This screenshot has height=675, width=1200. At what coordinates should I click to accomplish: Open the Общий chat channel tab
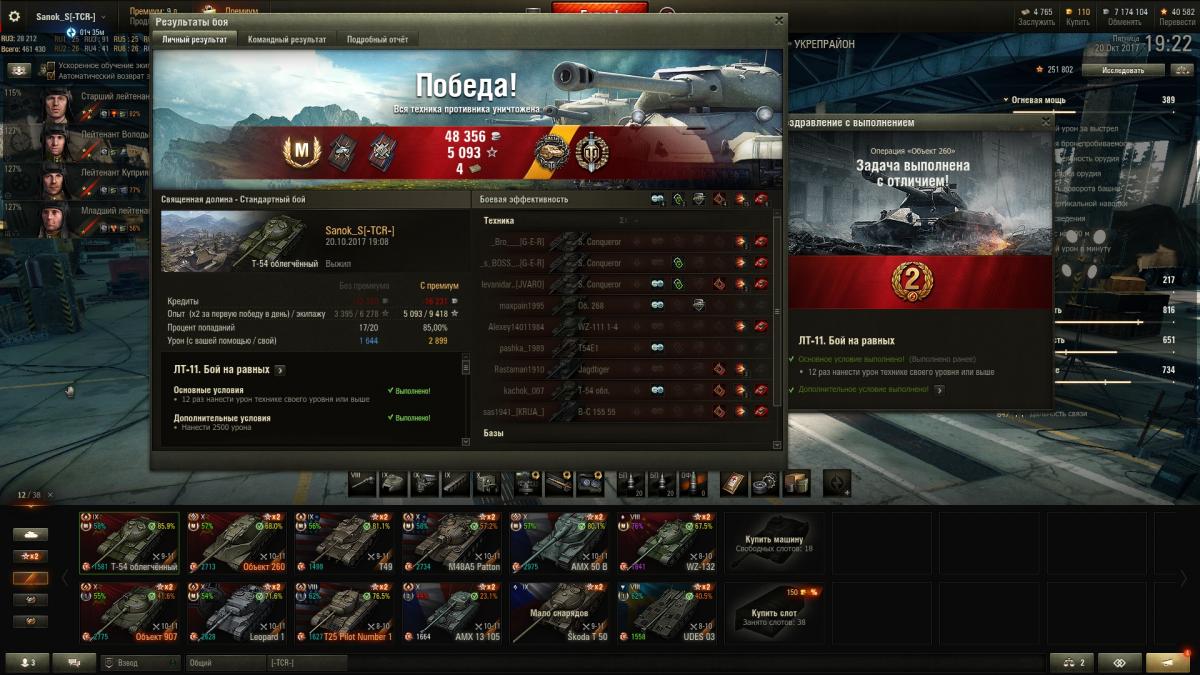(225, 662)
